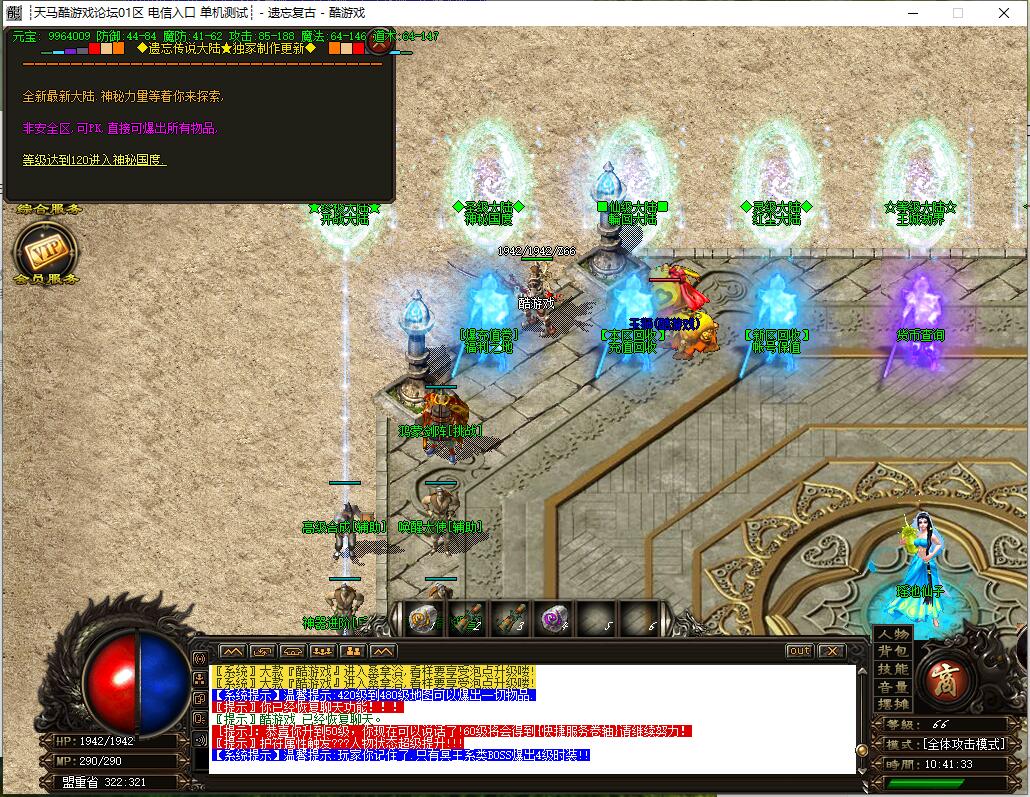Click the underlined link 等级达到120进入神秘国度
1030x797 pixels.
(x=94, y=159)
